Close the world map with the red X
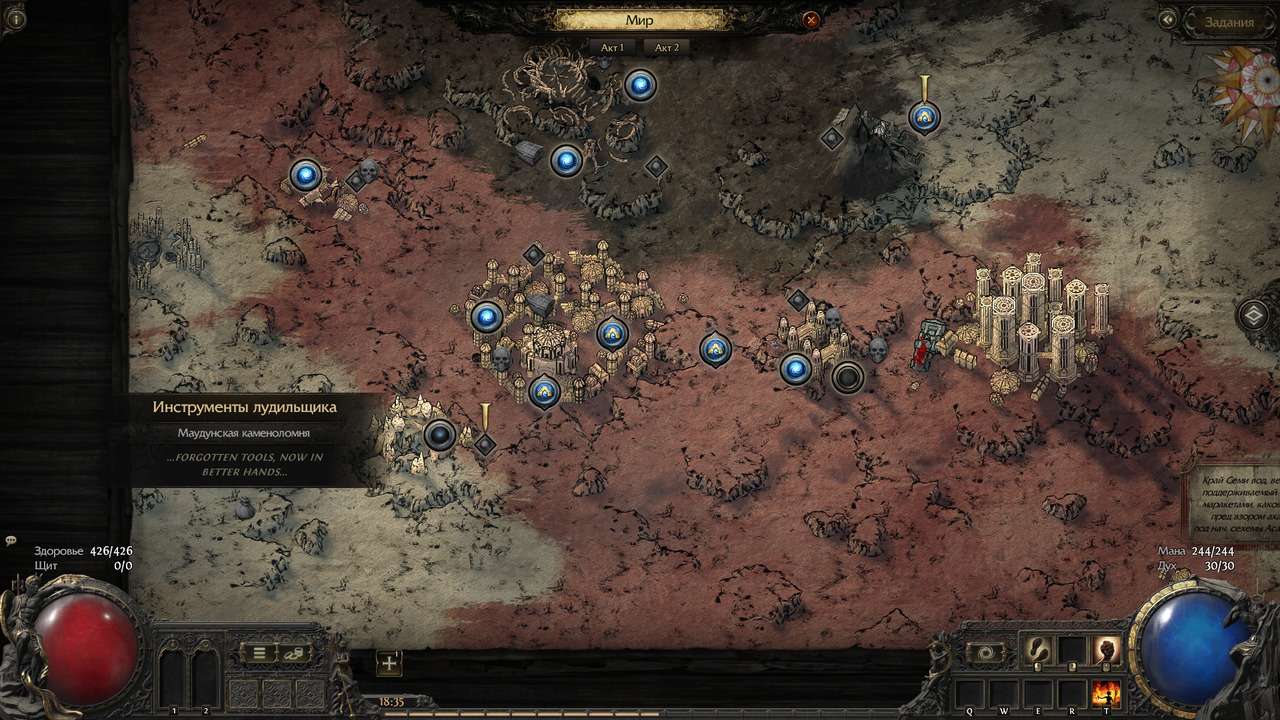The width and height of the screenshot is (1280, 720). click(811, 19)
